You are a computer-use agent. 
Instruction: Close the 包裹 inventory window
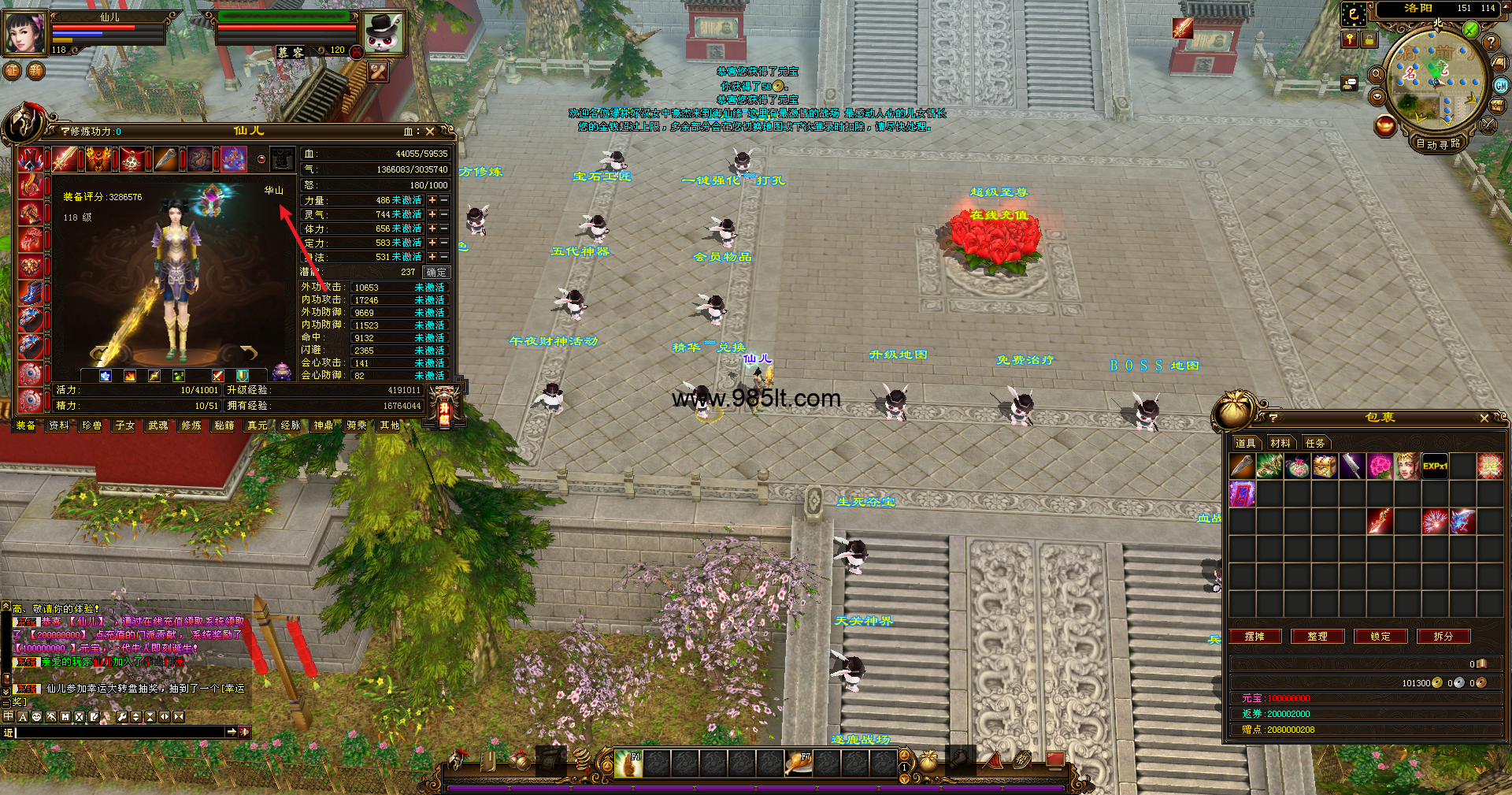coord(1484,418)
